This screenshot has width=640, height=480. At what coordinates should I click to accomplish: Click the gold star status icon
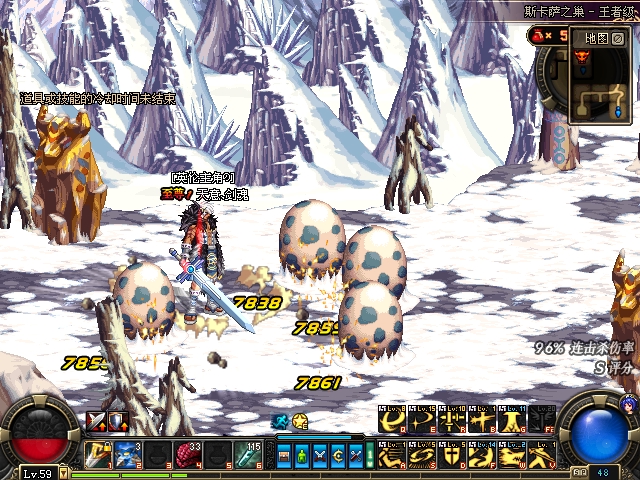[299, 422]
